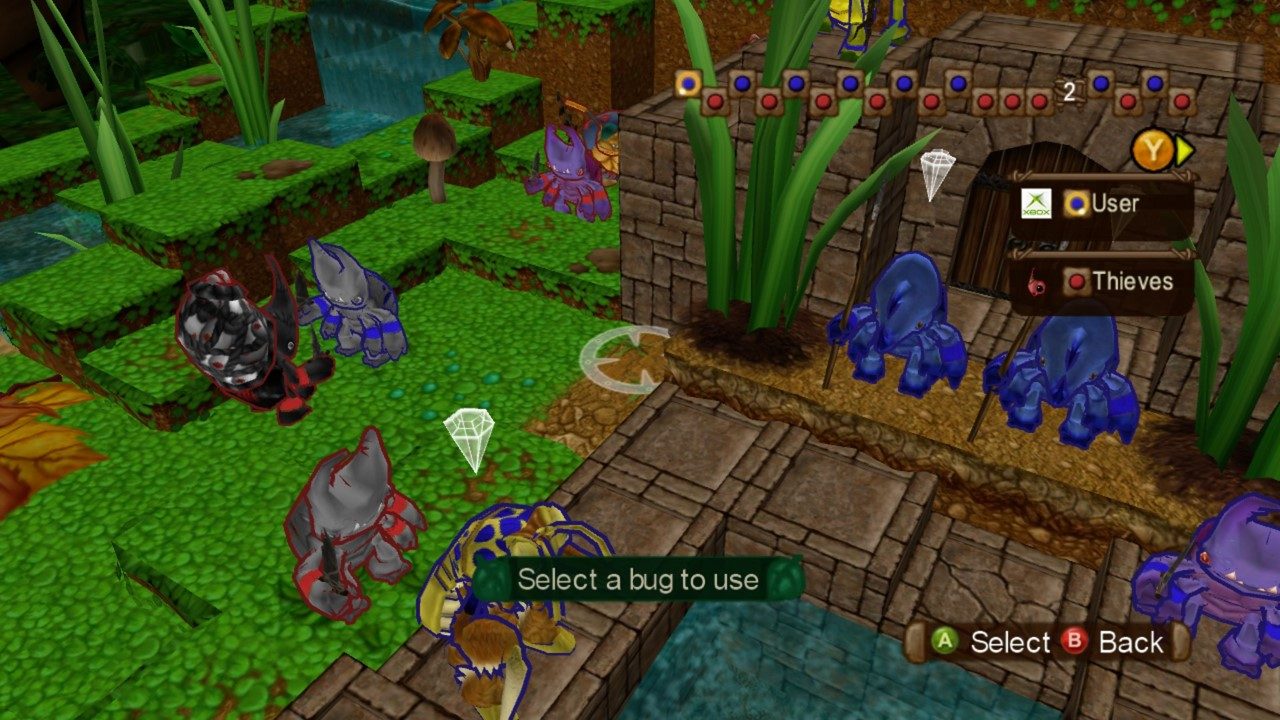Select the User panel entry
This screenshot has width=1280, height=720.
tap(1117, 204)
